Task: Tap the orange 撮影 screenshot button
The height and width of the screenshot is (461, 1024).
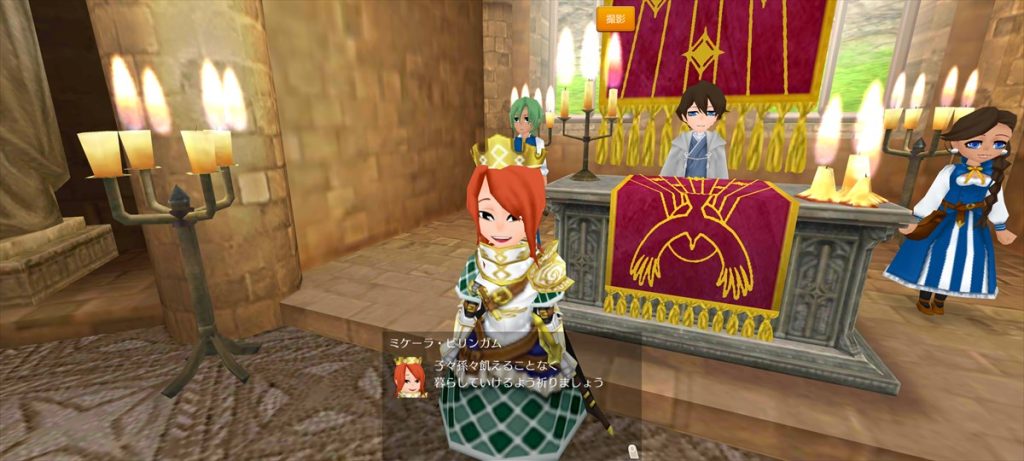Action: click(615, 18)
